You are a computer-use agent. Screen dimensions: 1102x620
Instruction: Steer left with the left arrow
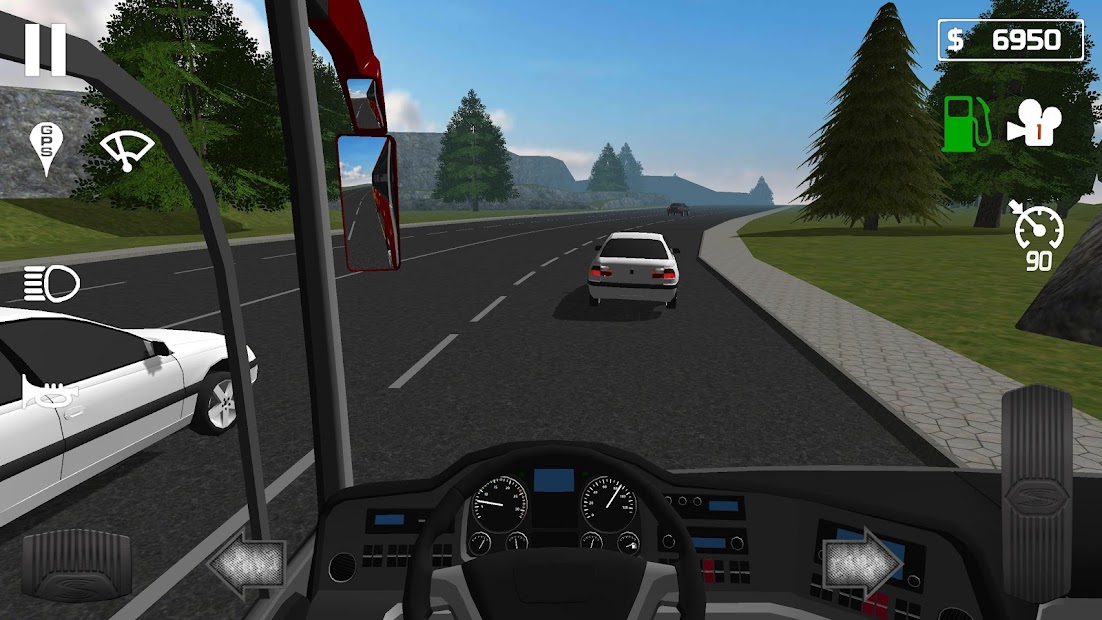pos(247,568)
